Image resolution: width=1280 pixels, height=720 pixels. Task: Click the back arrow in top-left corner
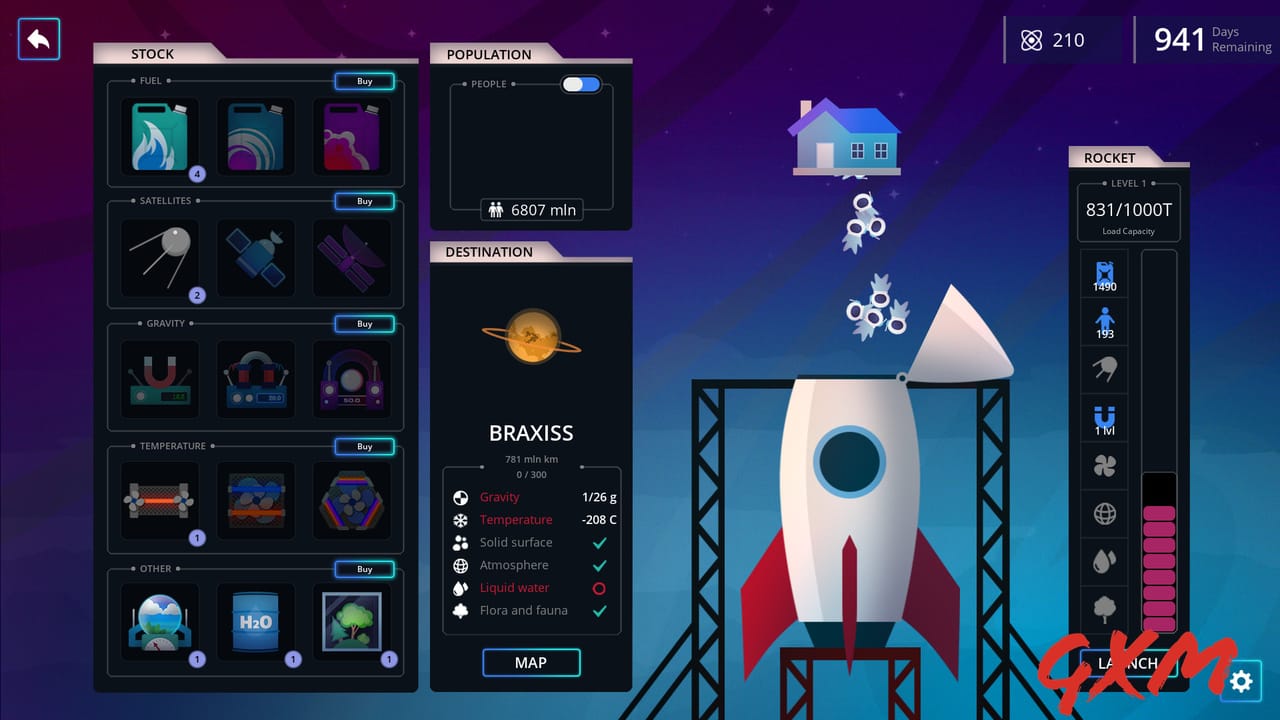[38, 40]
